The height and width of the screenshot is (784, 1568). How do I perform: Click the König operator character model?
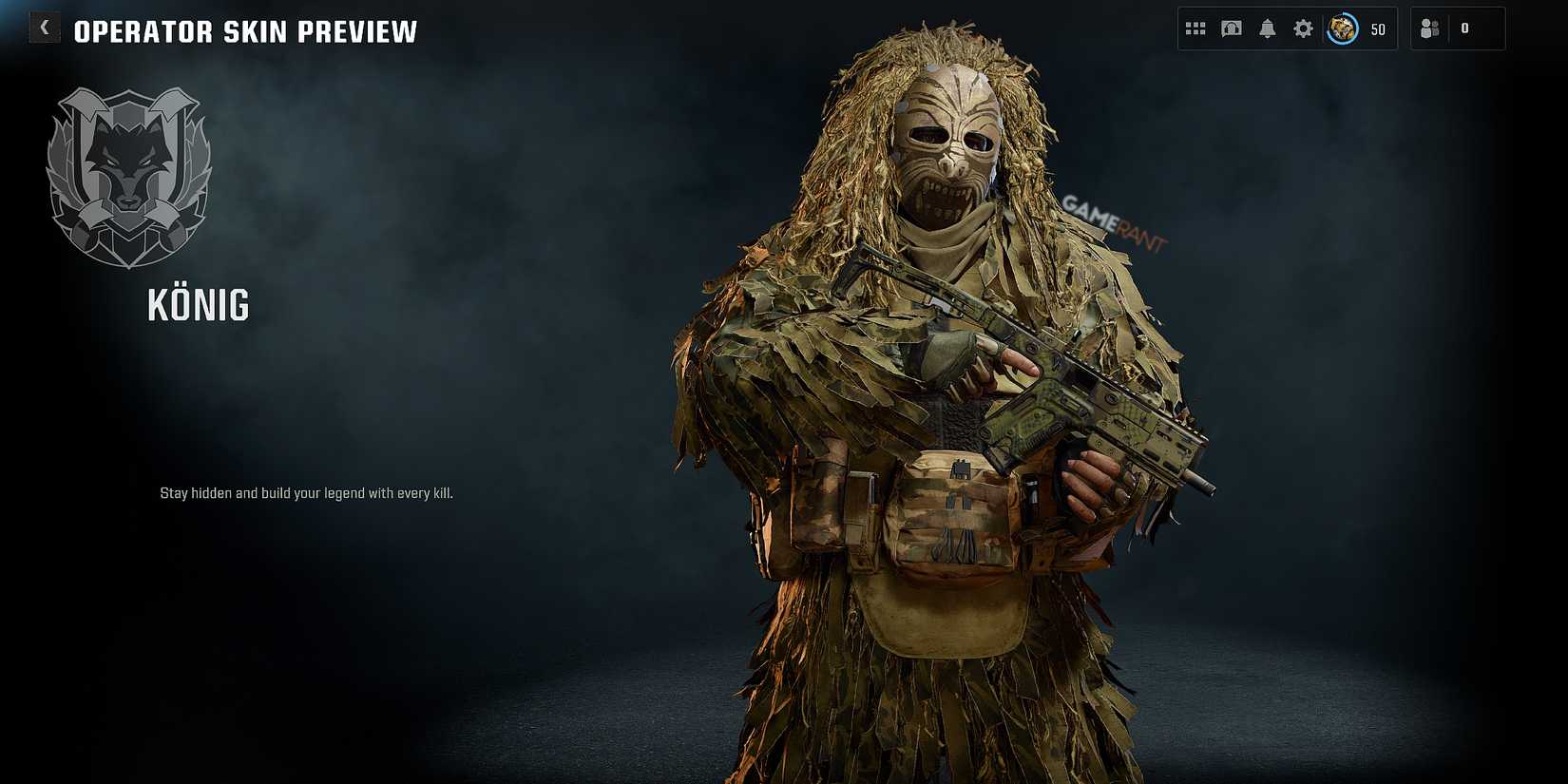point(941,399)
